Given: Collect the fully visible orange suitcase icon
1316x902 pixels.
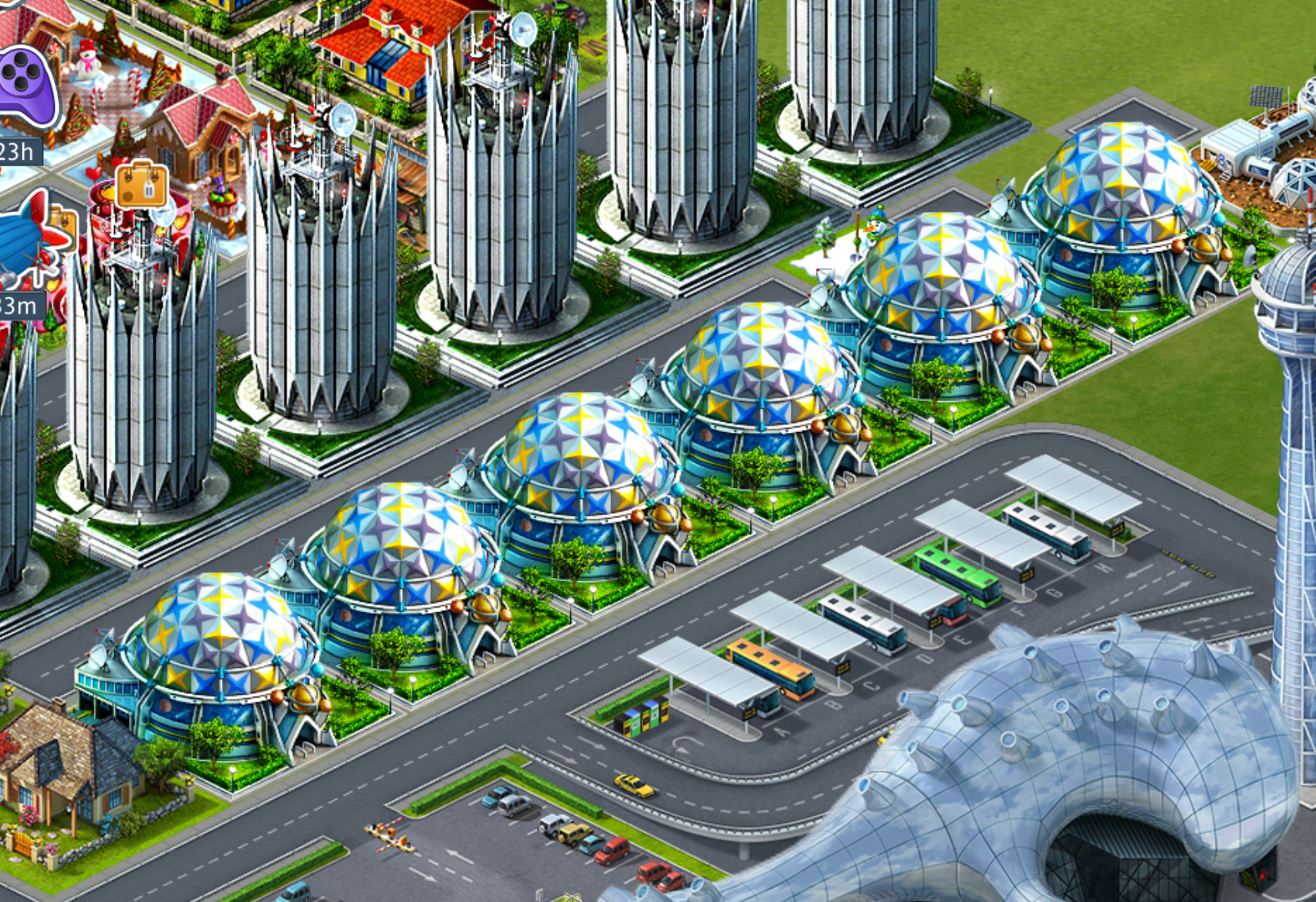Looking at the screenshot, I should pyautogui.click(x=142, y=183).
